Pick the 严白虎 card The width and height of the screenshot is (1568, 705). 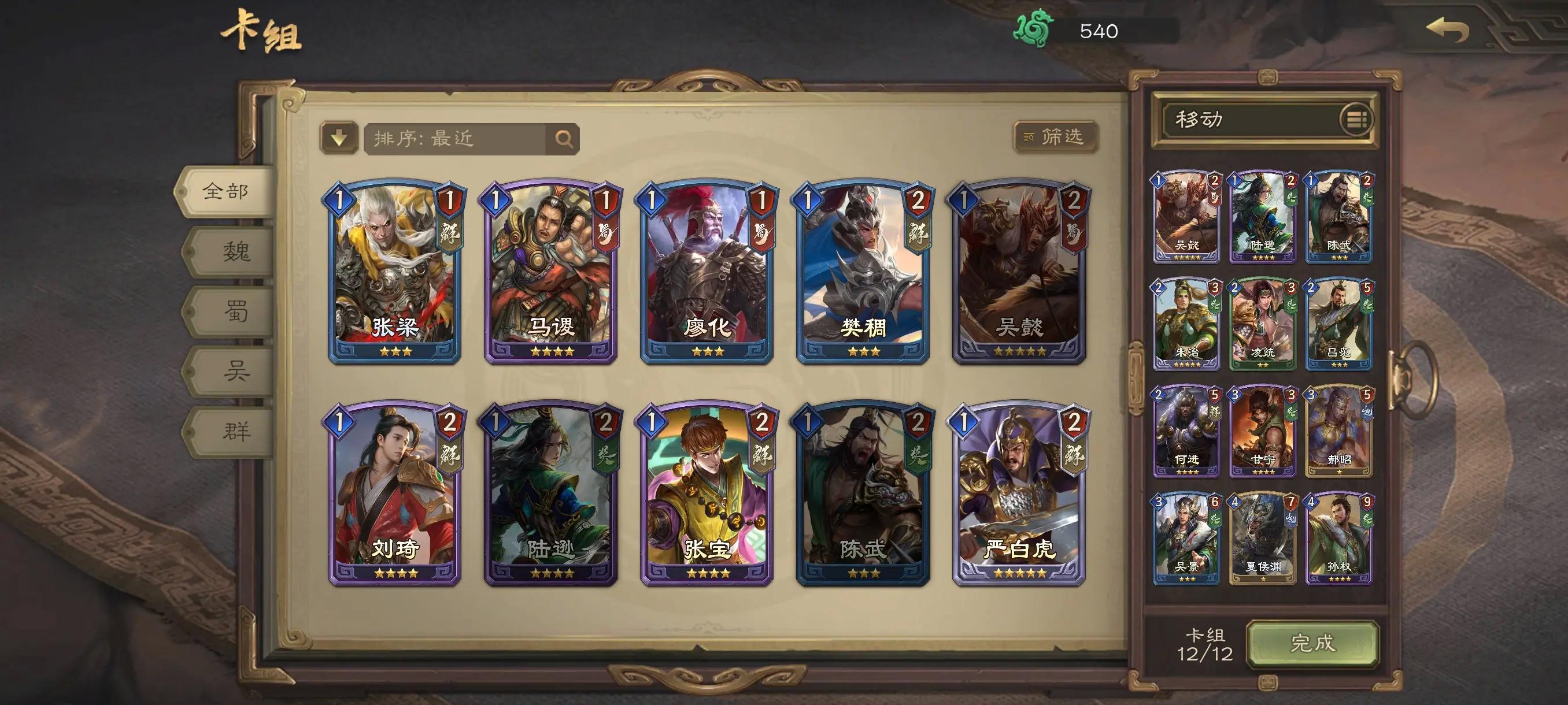click(1019, 494)
